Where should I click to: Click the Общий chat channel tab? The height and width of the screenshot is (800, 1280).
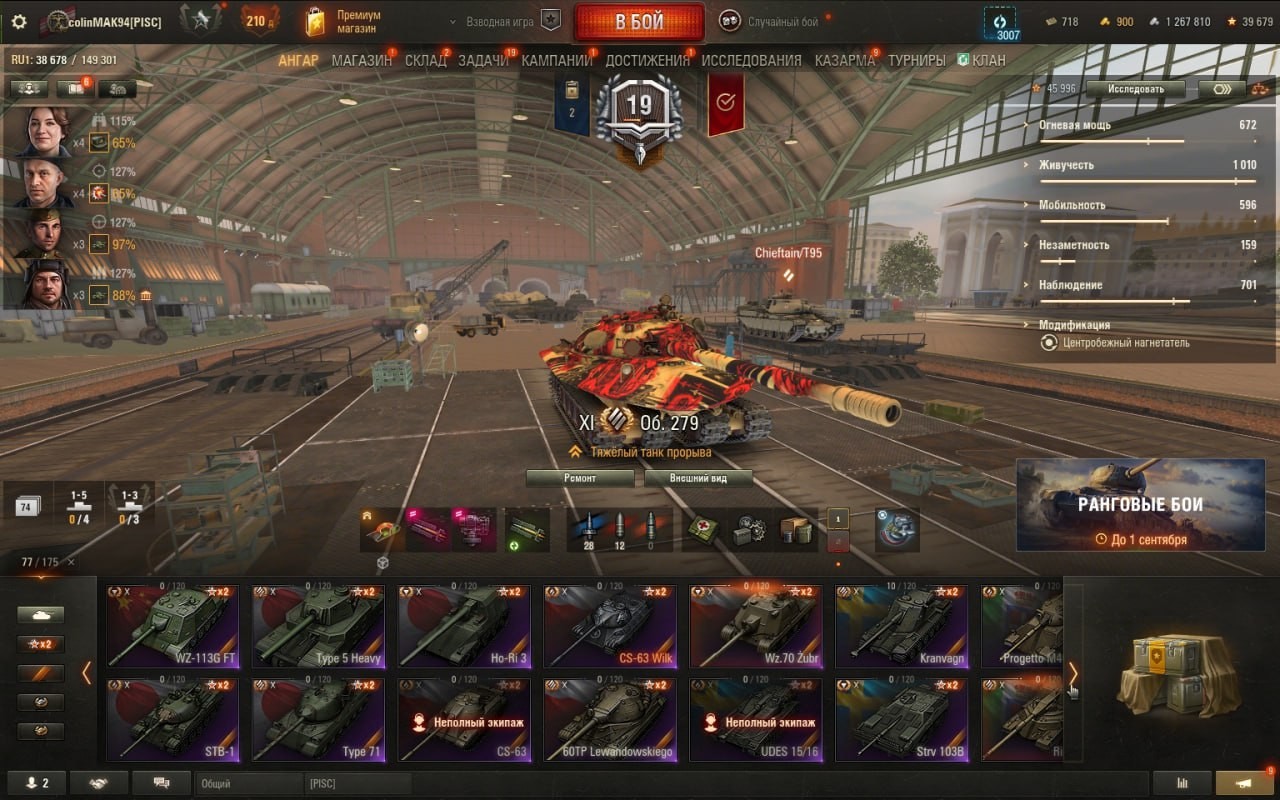coord(248,783)
